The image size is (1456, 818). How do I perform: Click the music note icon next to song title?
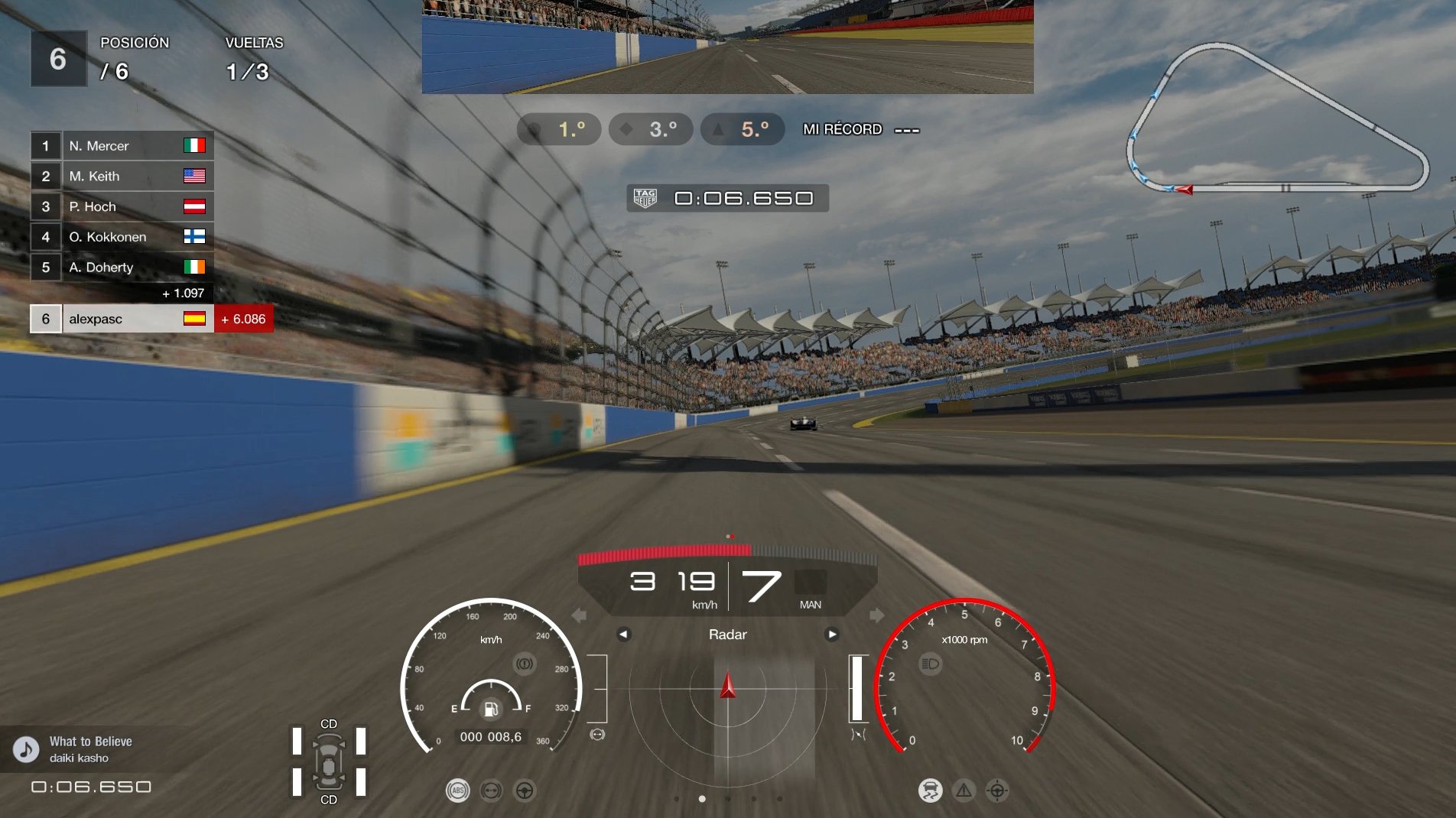(25, 749)
